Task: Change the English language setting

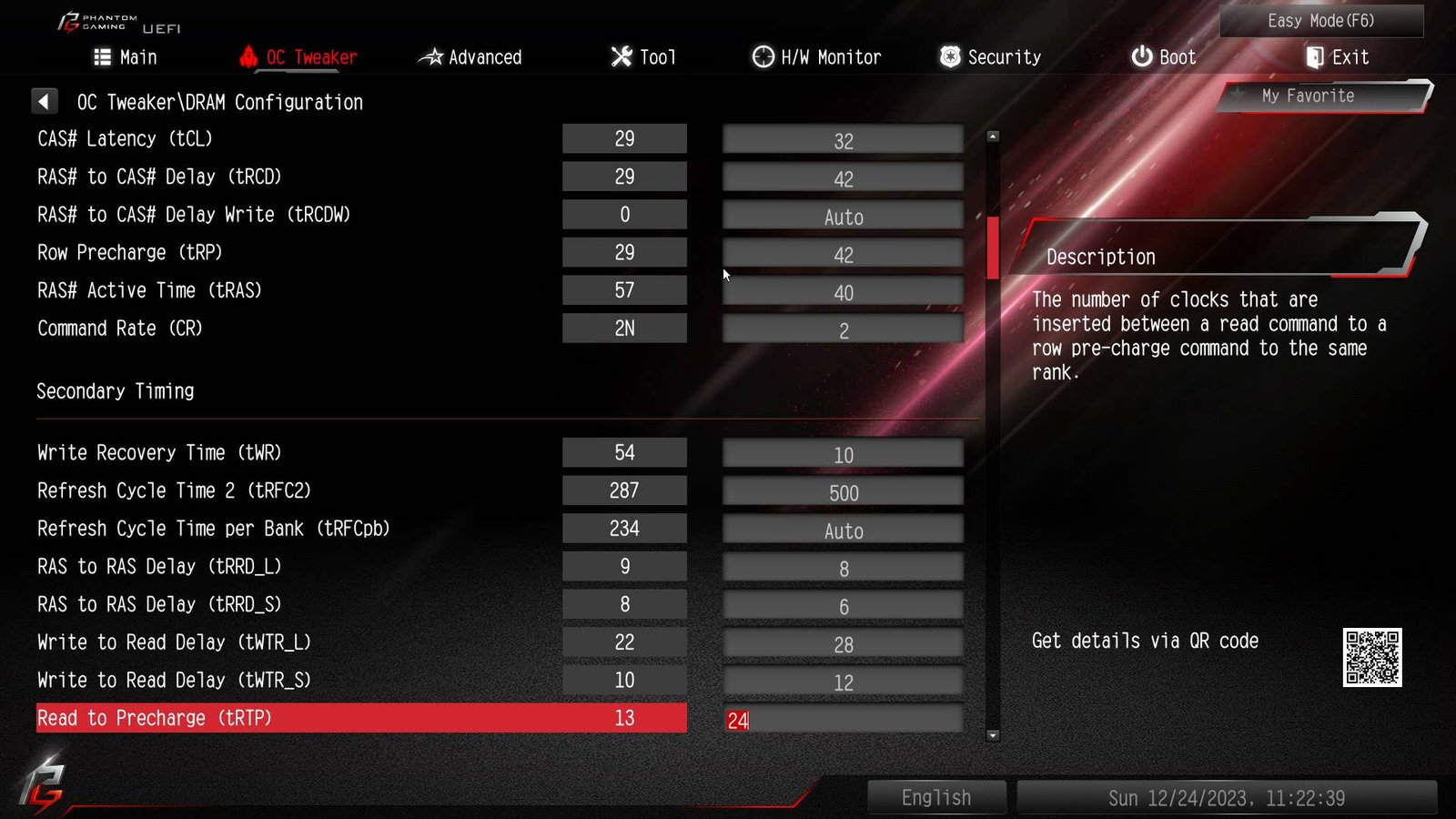Action: point(936,798)
